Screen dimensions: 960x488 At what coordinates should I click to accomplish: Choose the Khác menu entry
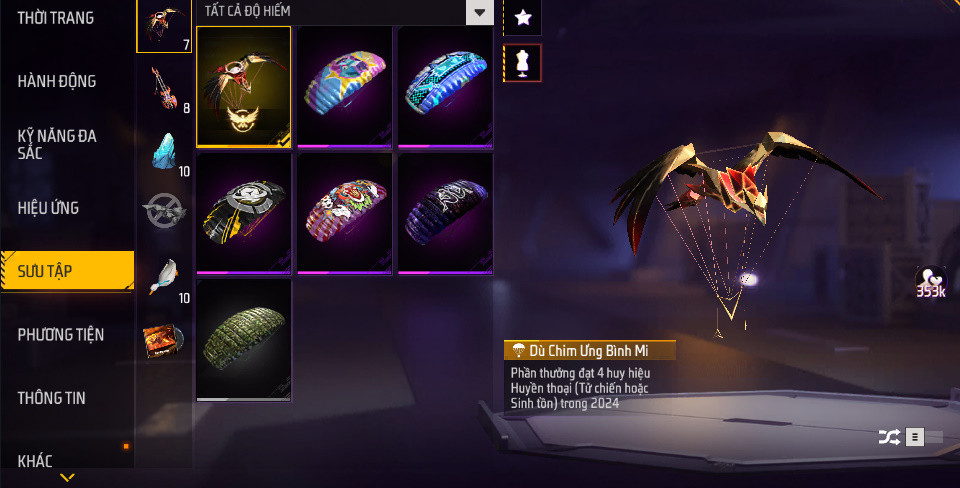36,461
